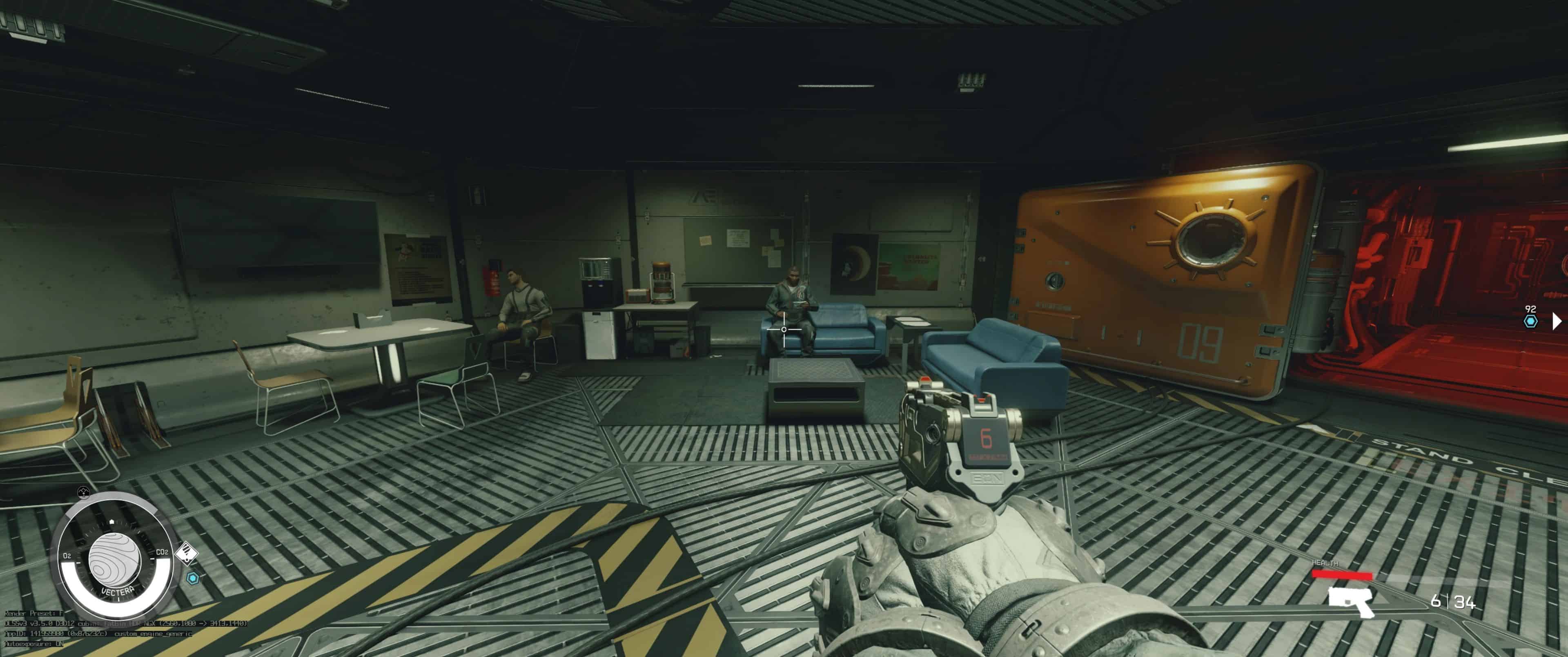Screen dimensions: 1568x657
Task: Click the home marker inside the compass ring
Action: coord(112,522)
